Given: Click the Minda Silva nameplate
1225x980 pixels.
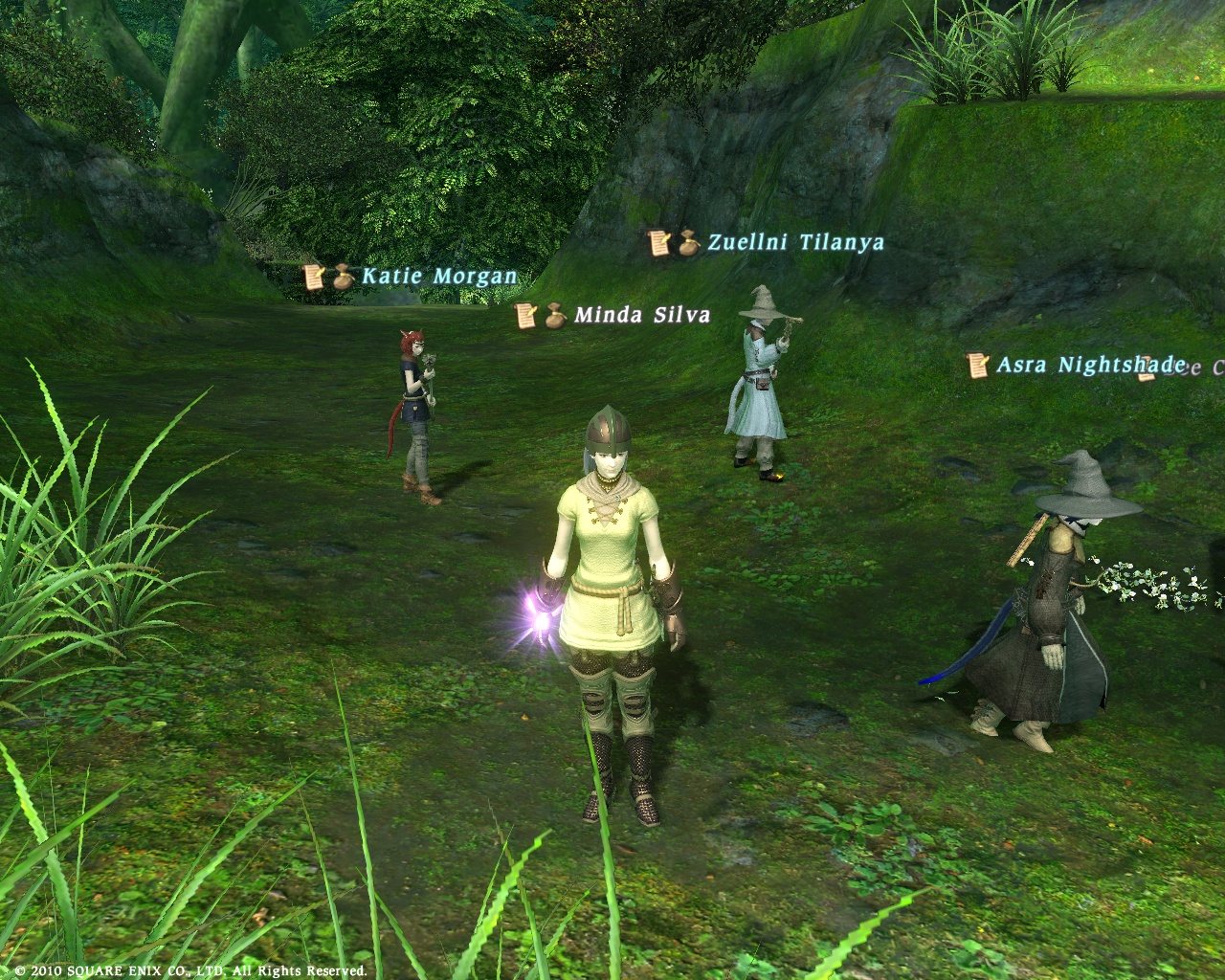Looking at the screenshot, I should (642, 315).
